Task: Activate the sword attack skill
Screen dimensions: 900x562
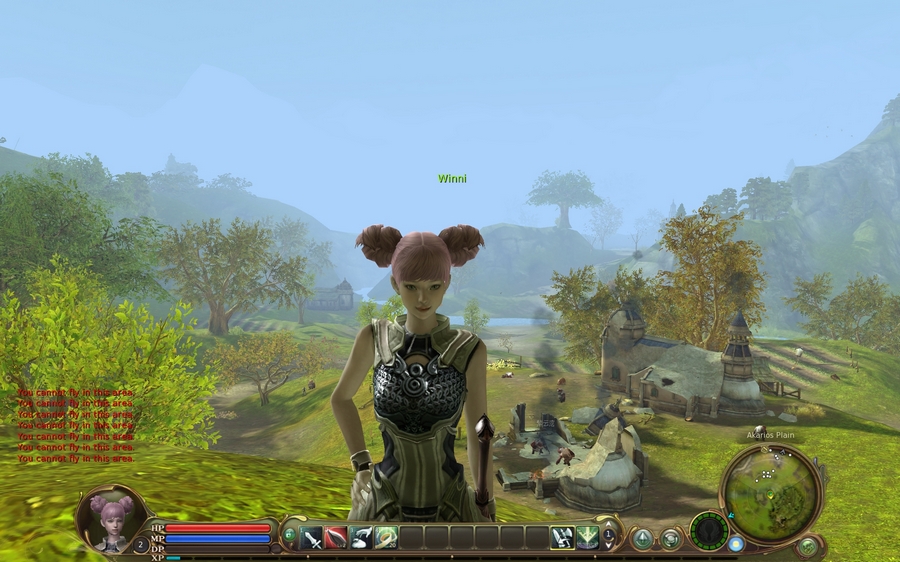Action: (311, 538)
